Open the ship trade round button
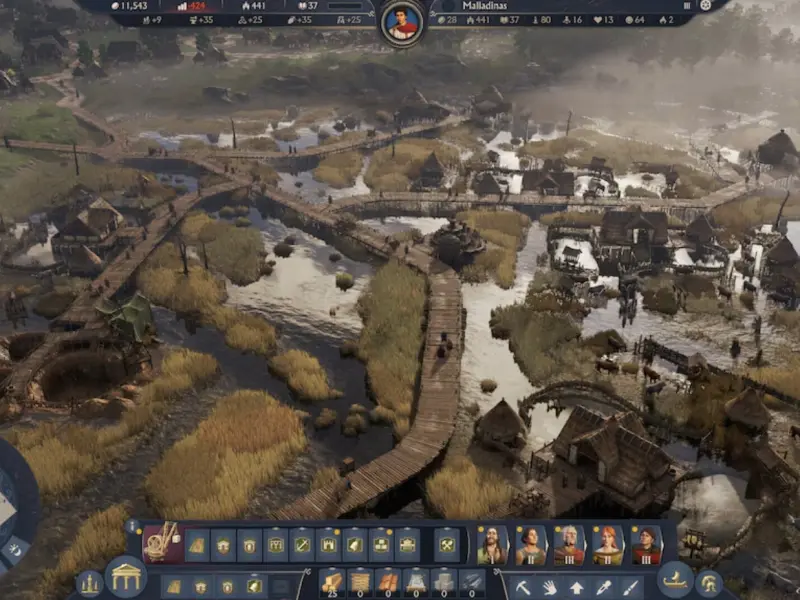 (x=675, y=580)
